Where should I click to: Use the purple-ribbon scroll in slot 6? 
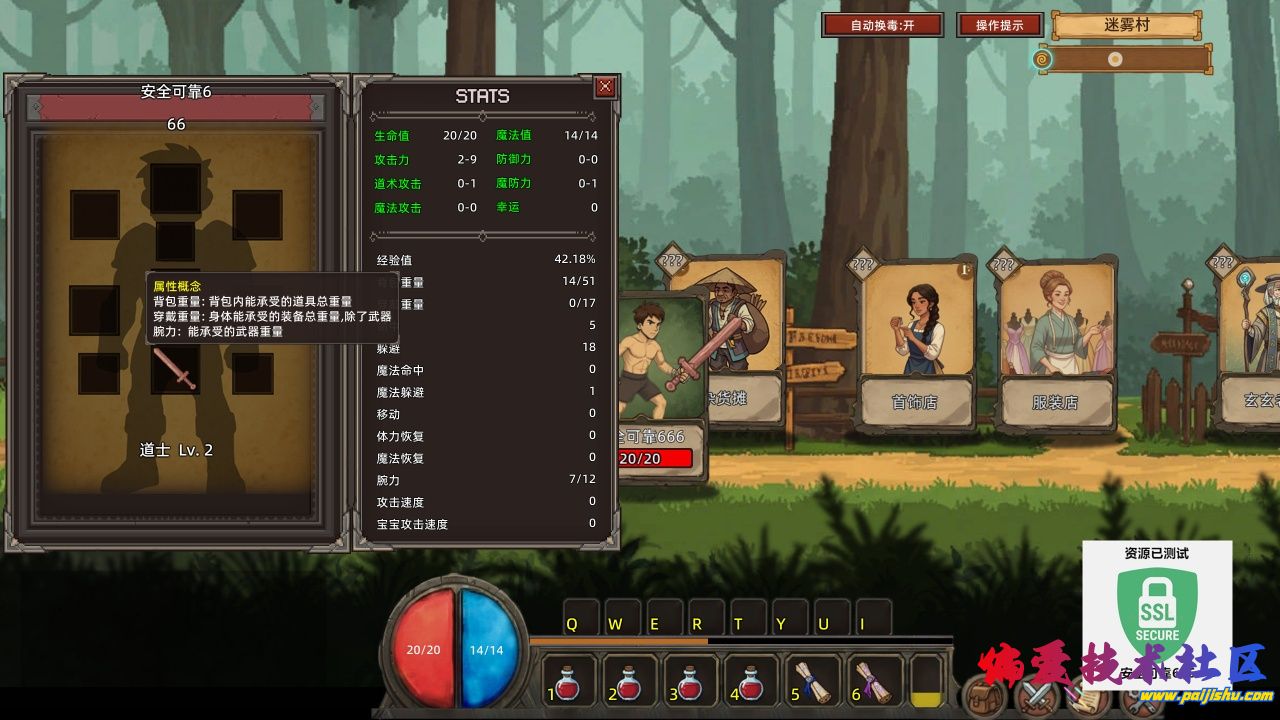point(872,681)
